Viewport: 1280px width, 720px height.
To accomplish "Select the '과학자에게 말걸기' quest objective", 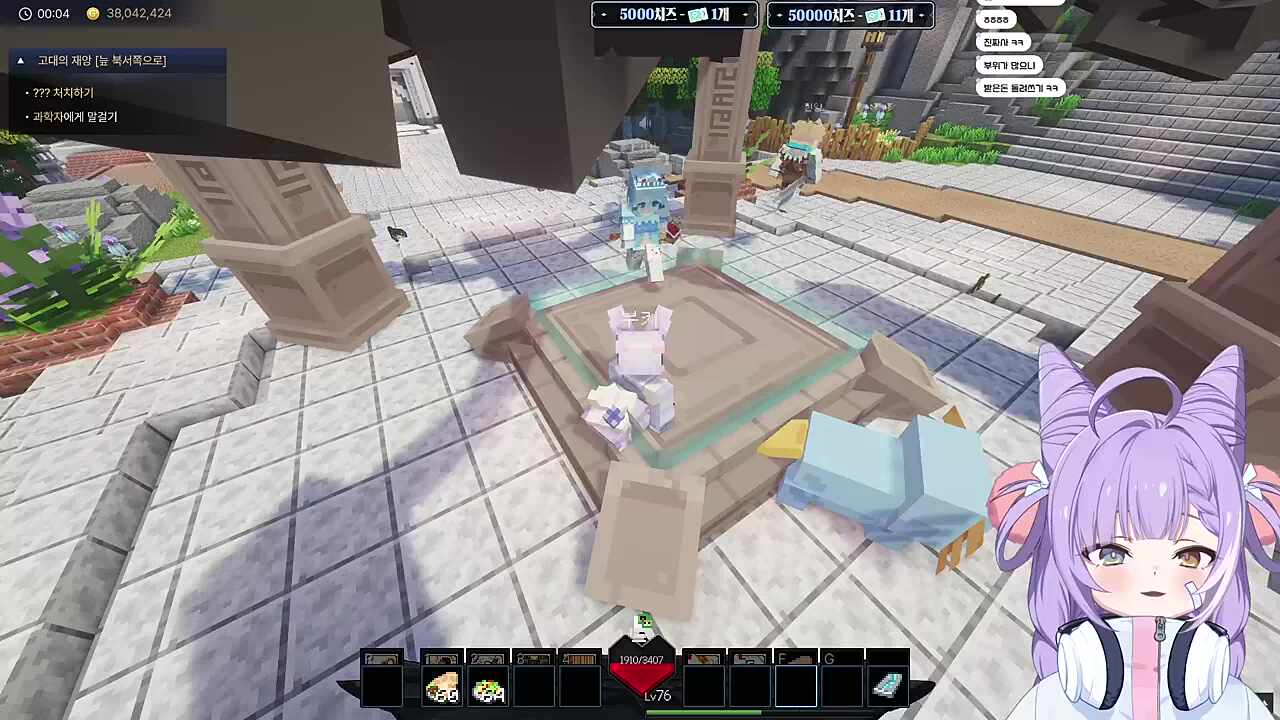I will (x=75, y=117).
